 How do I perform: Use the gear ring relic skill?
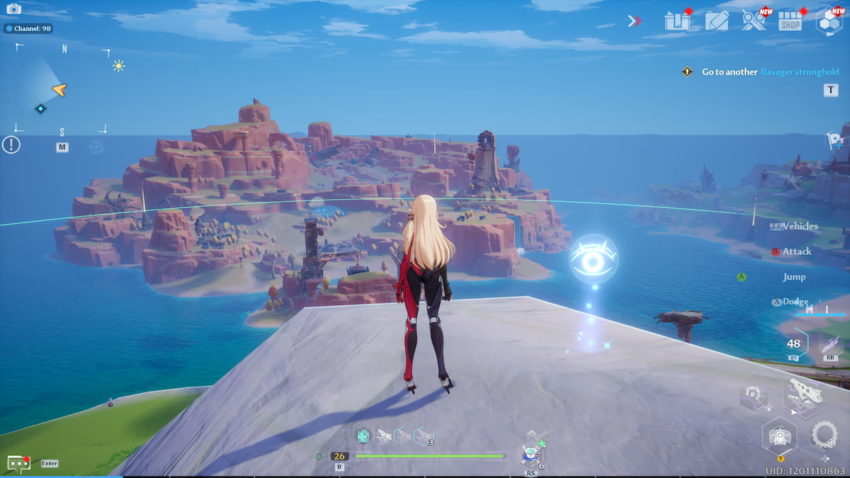point(824,434)
